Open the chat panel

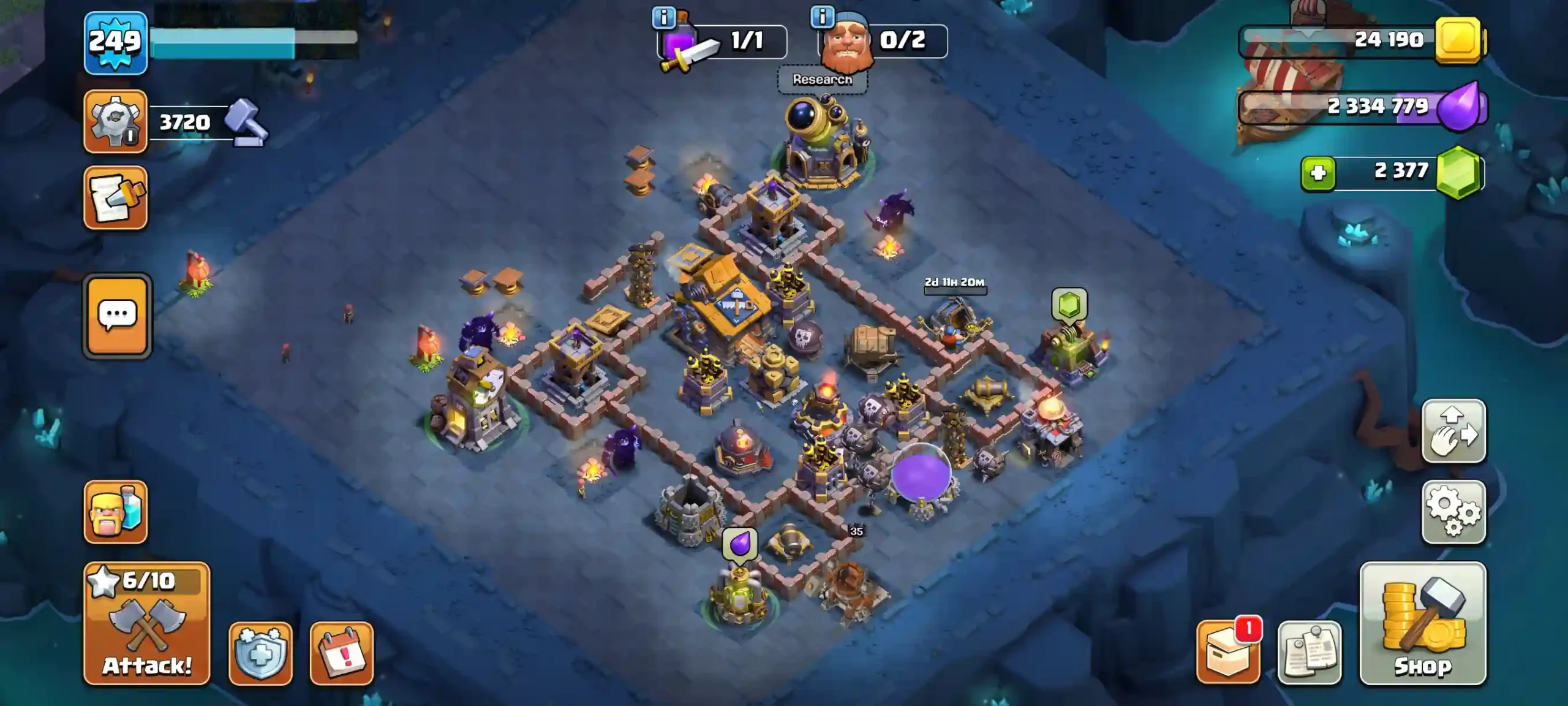[117, 316]
